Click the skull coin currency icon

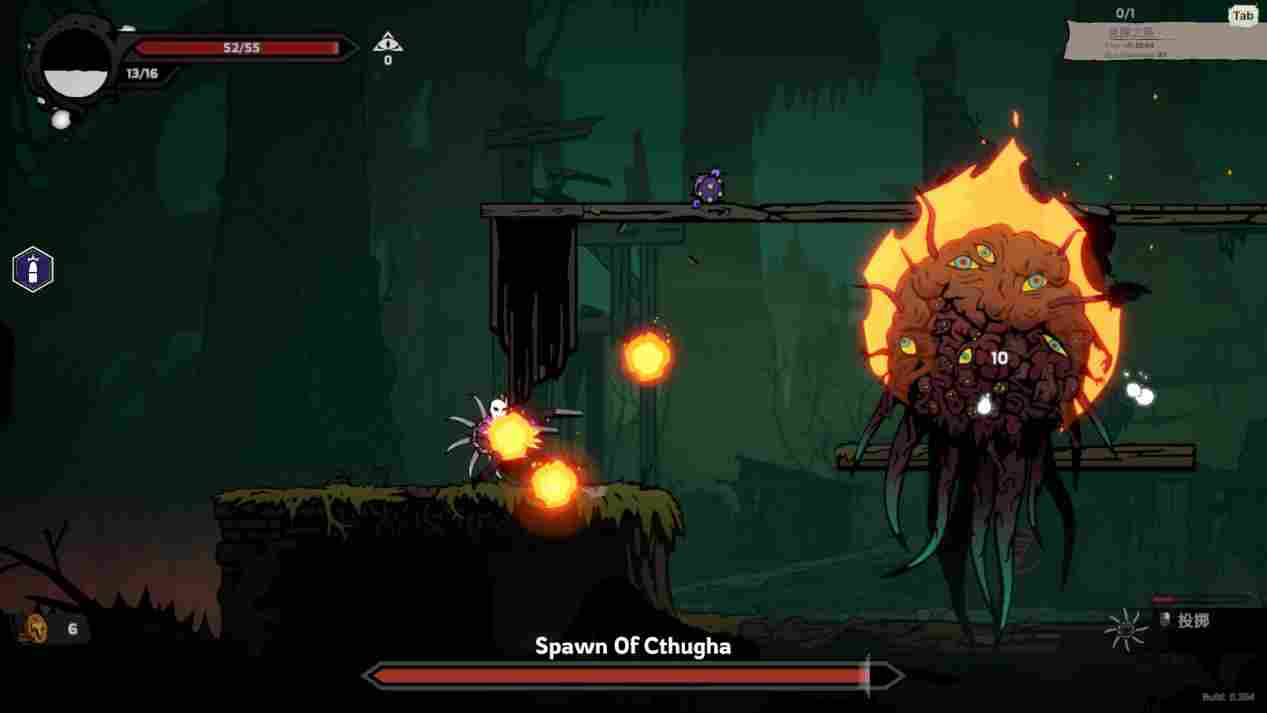tap(36, 629)
